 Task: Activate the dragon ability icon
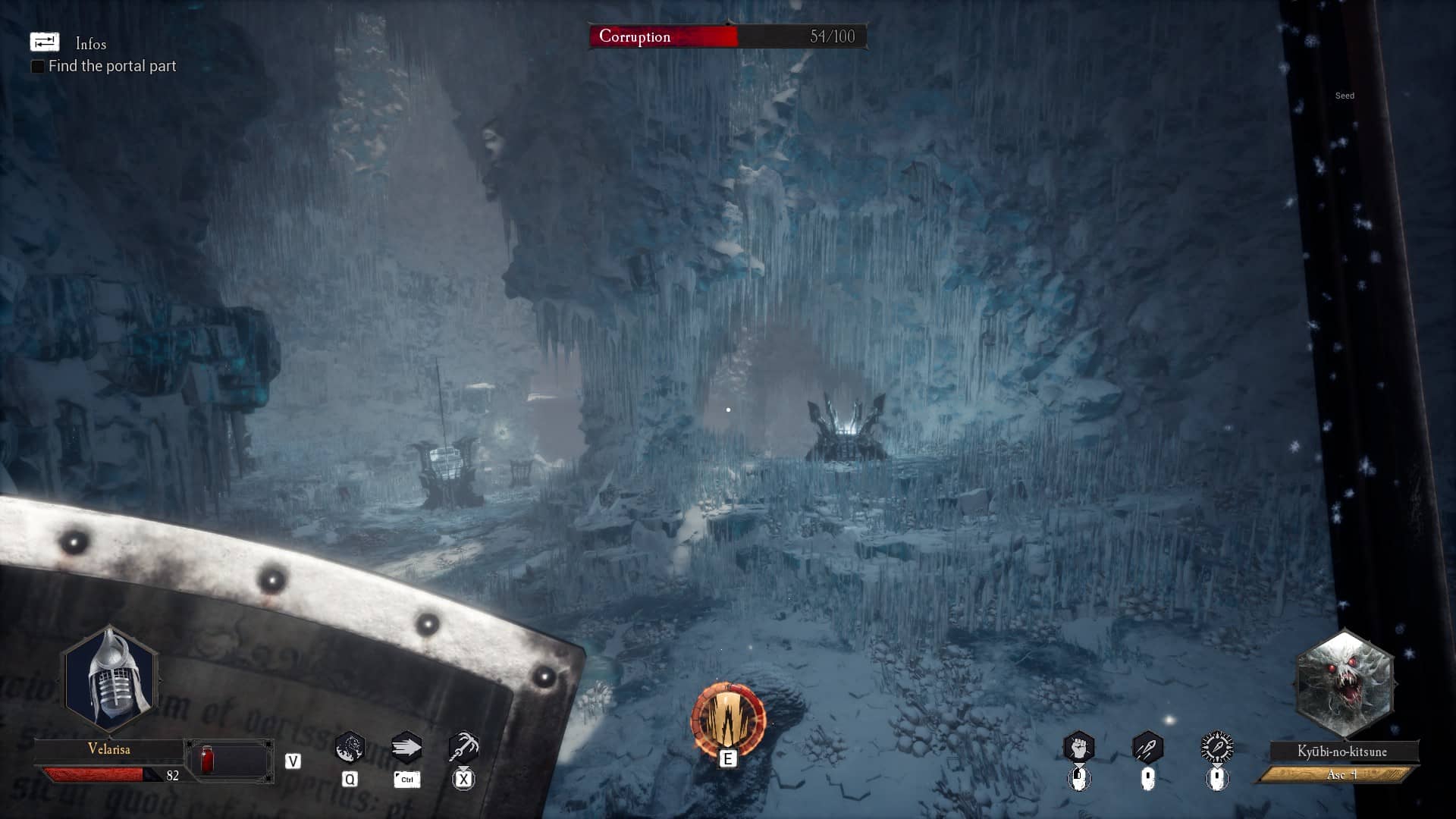pyautogui.click(x=350, y=748)
